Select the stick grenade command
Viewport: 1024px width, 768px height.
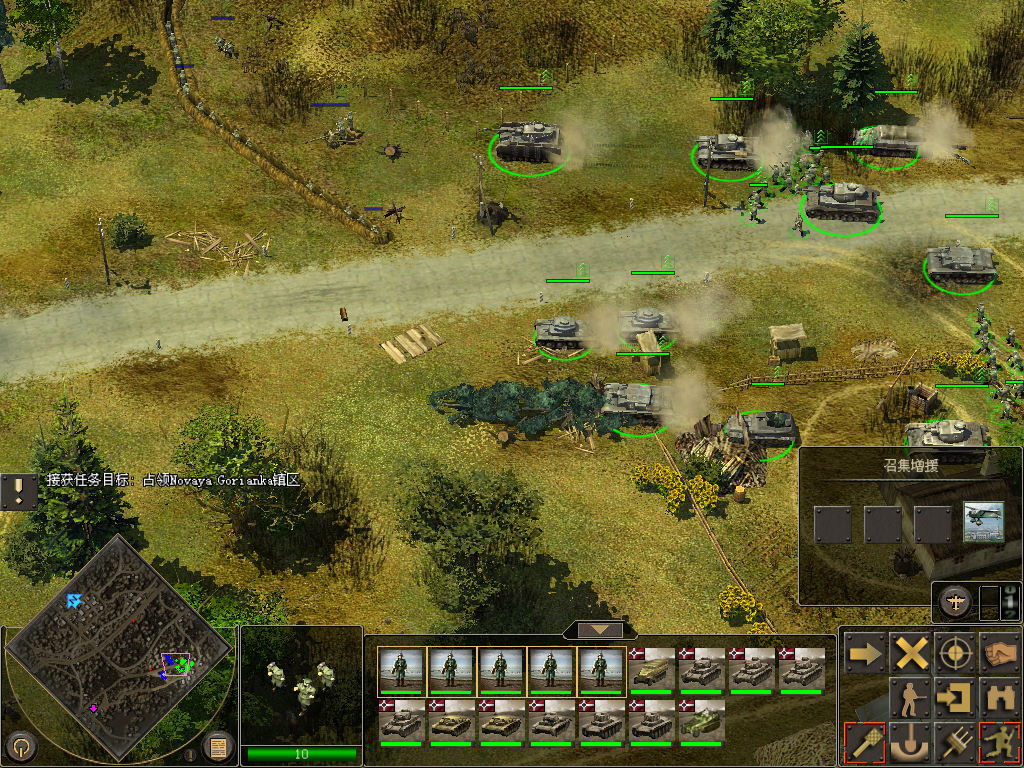pos(864,741)
